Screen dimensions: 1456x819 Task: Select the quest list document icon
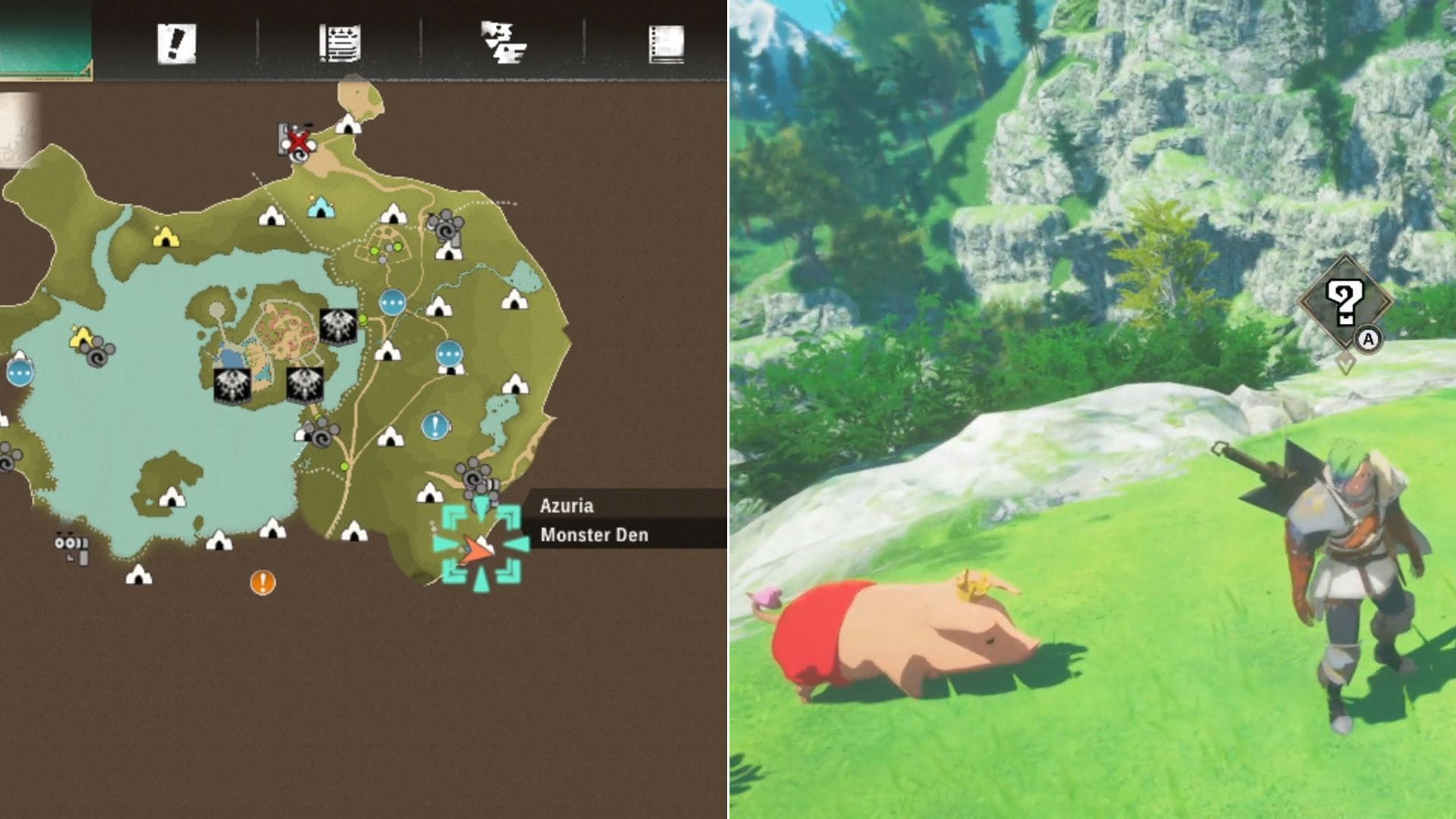pos(340,43)
